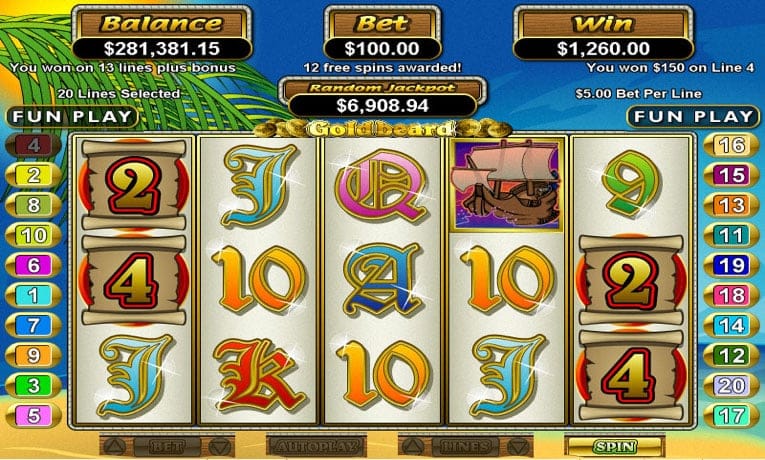Activate payline 1 marker
The image size is (765, 460).
pyautogui.click(x=33, y=295)
